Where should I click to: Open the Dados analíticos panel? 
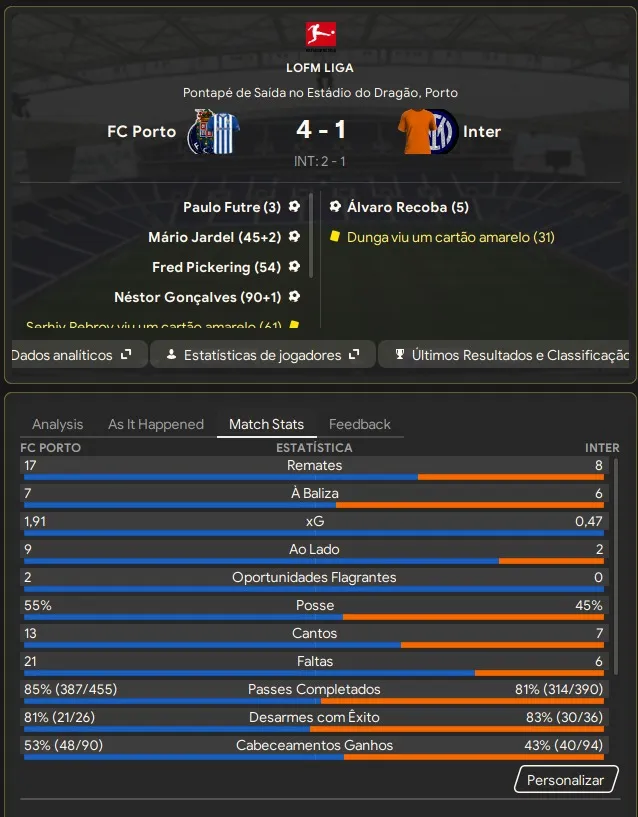tap(72, 355)
